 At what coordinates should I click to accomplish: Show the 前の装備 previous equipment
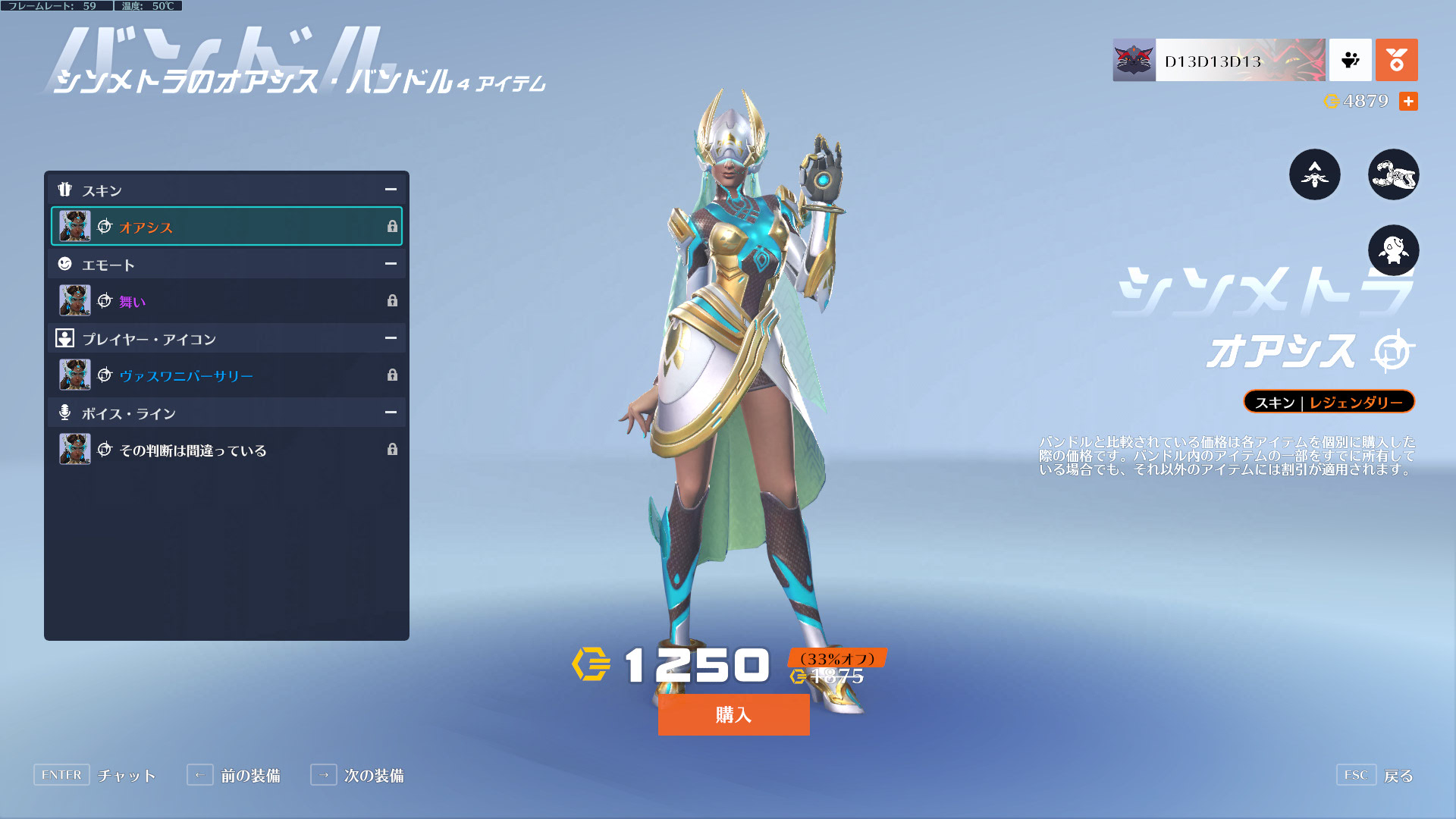(x=234, y=775)
